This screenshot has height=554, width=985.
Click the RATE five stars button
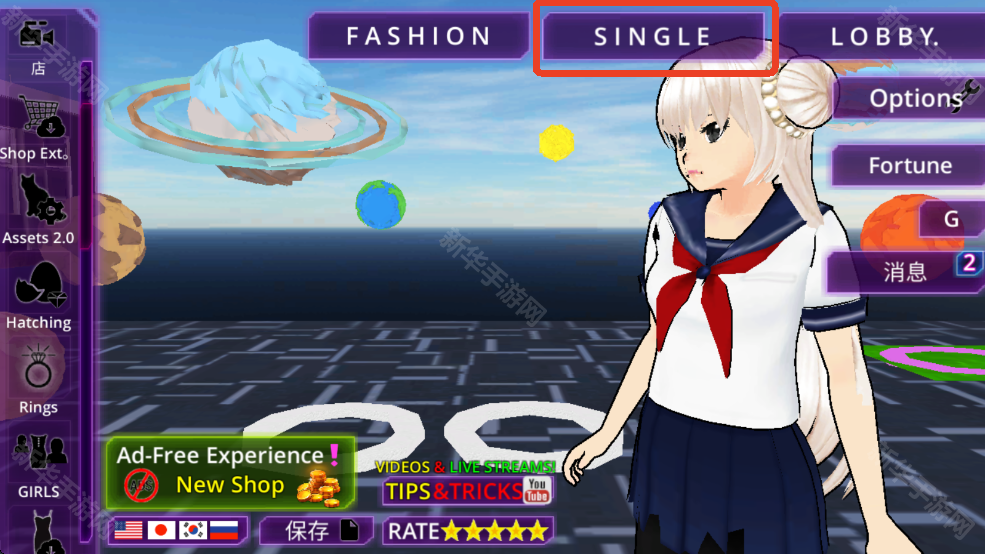click(468, 530)
